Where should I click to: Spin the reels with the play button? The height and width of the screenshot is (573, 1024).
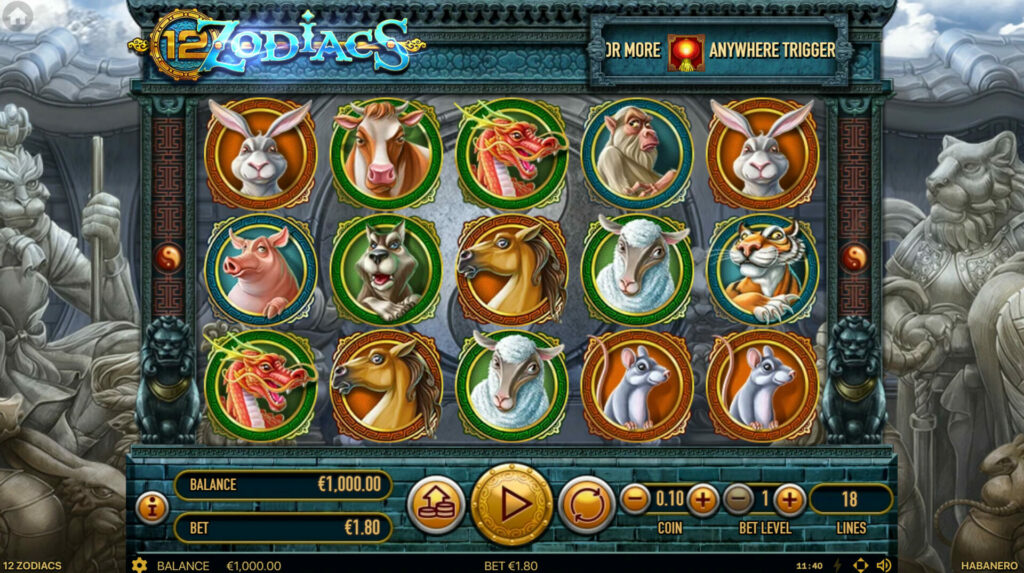click(x=512, y=504)
